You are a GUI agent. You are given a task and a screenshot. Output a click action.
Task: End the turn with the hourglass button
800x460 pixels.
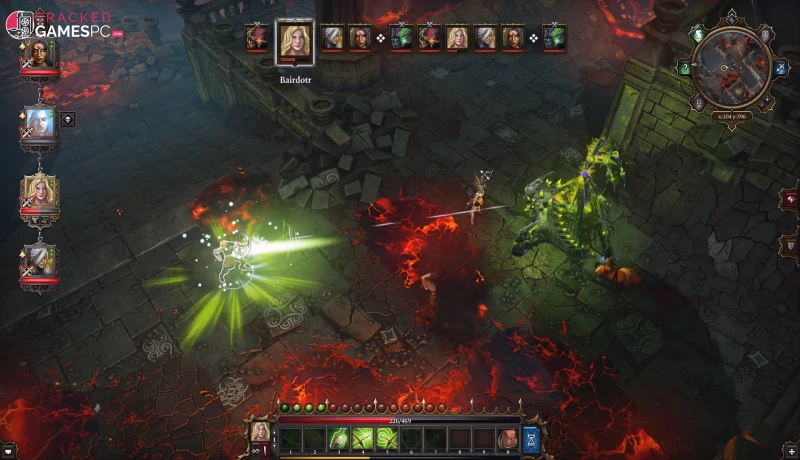[531, 437]
